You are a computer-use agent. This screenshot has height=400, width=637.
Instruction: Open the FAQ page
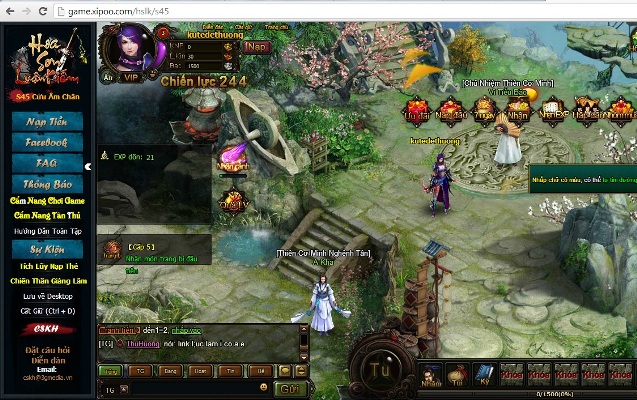(47, 164)
